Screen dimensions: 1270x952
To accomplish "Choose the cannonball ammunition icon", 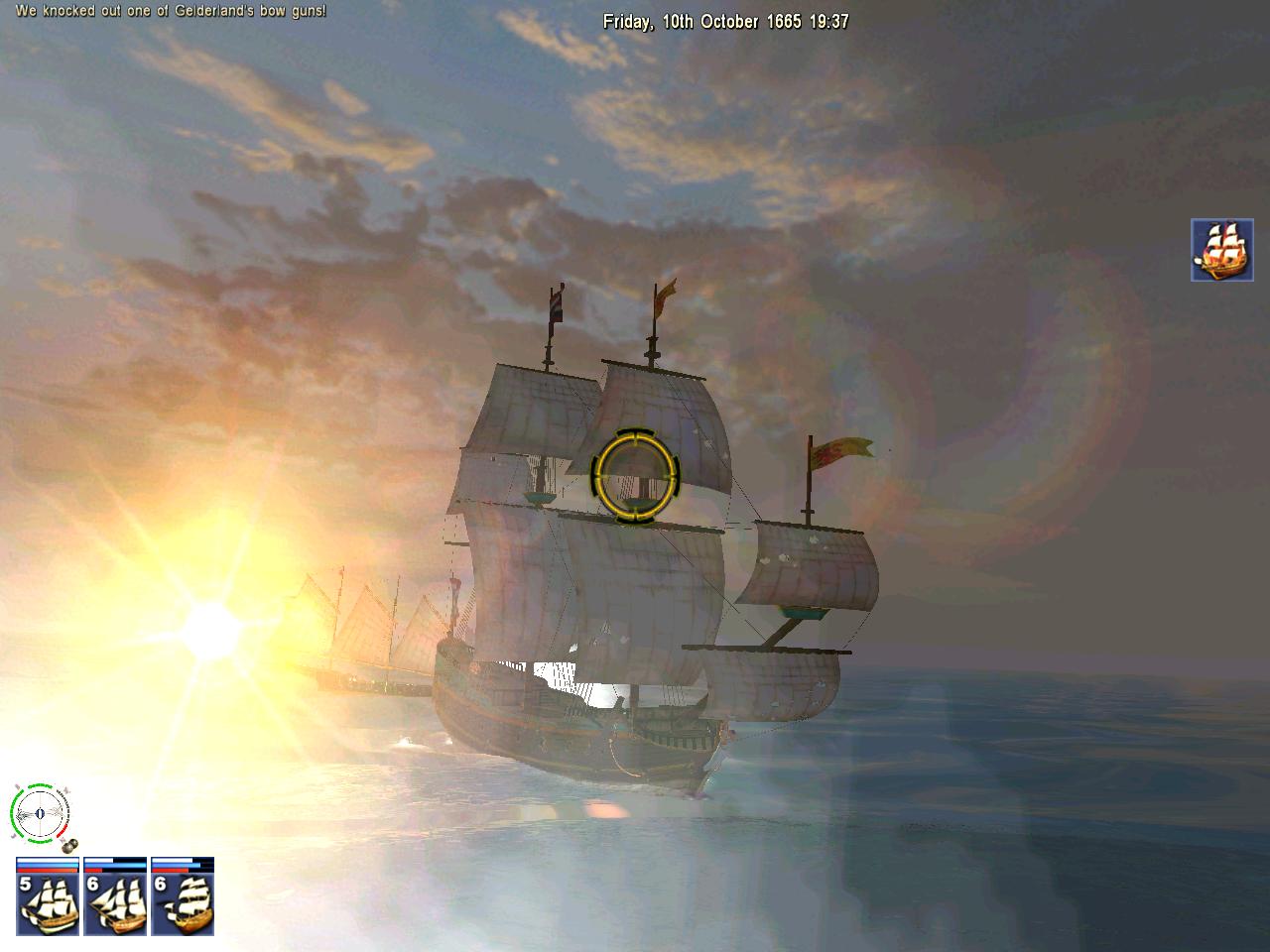I will tap(69, 845).
